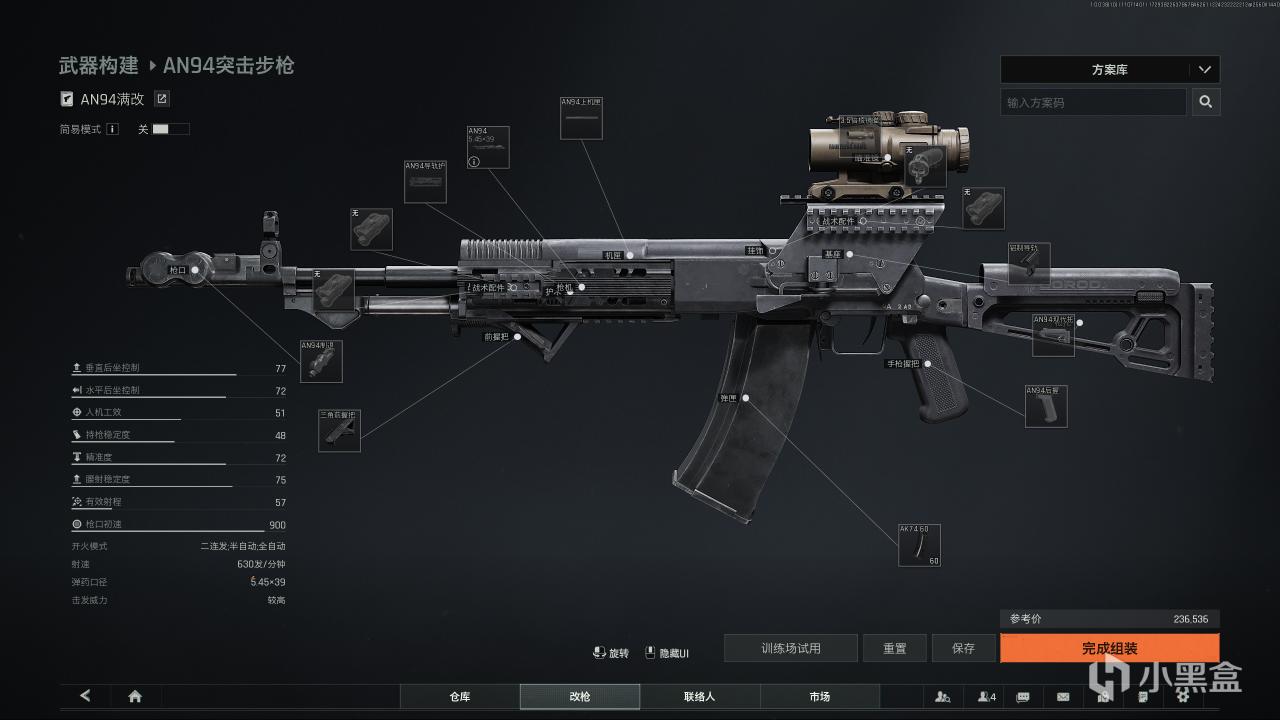Select the AN94 rear pistol grip slot
1280x720 pixels.
point(1046,406)
